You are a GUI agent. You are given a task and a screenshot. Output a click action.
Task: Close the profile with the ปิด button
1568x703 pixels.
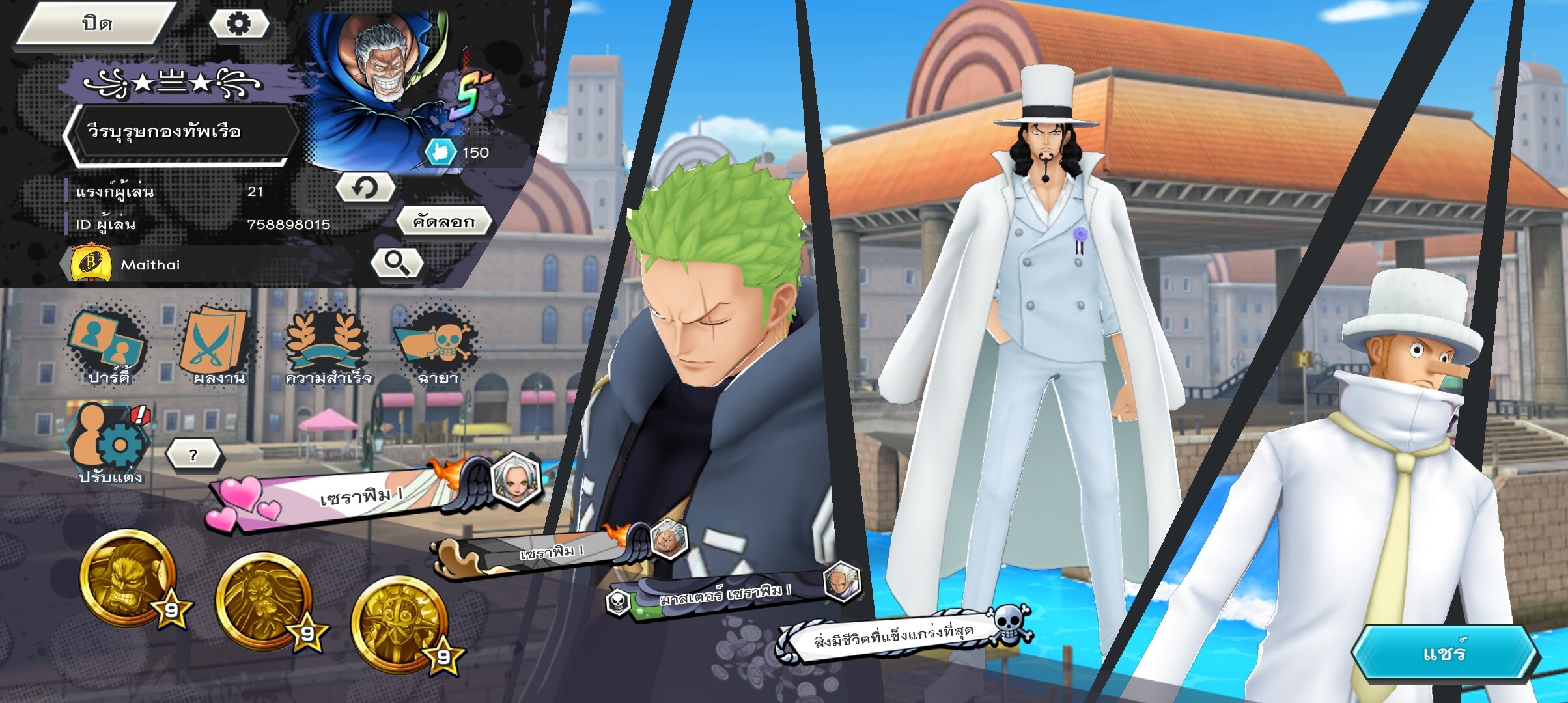point(96,24)
